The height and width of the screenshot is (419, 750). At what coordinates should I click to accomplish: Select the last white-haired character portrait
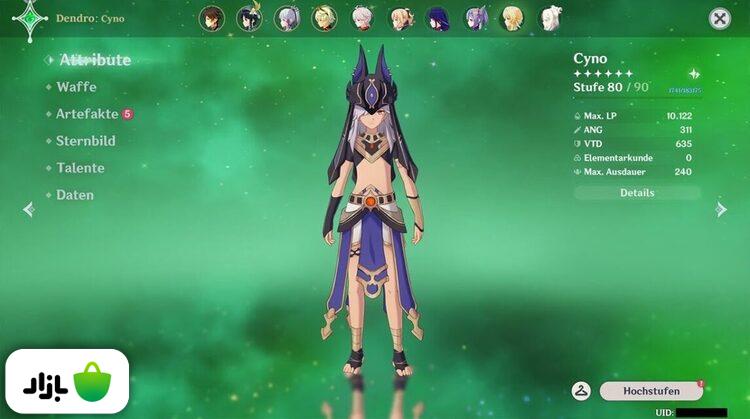[x=551, y=18]
